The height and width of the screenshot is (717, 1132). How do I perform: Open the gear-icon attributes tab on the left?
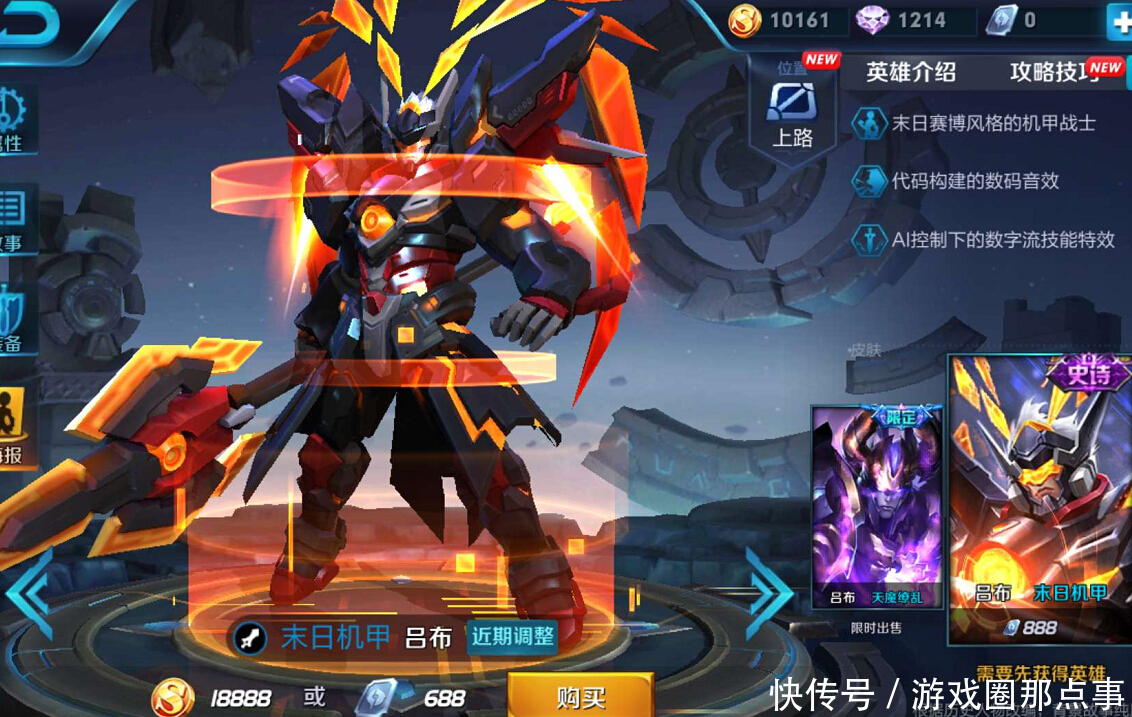point(14,118)
